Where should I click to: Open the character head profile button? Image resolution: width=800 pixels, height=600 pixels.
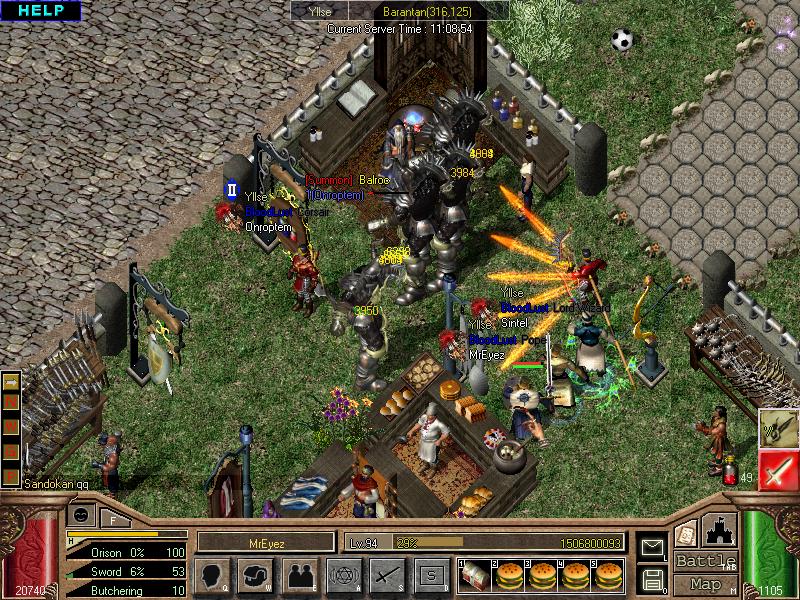pos(211,575)
